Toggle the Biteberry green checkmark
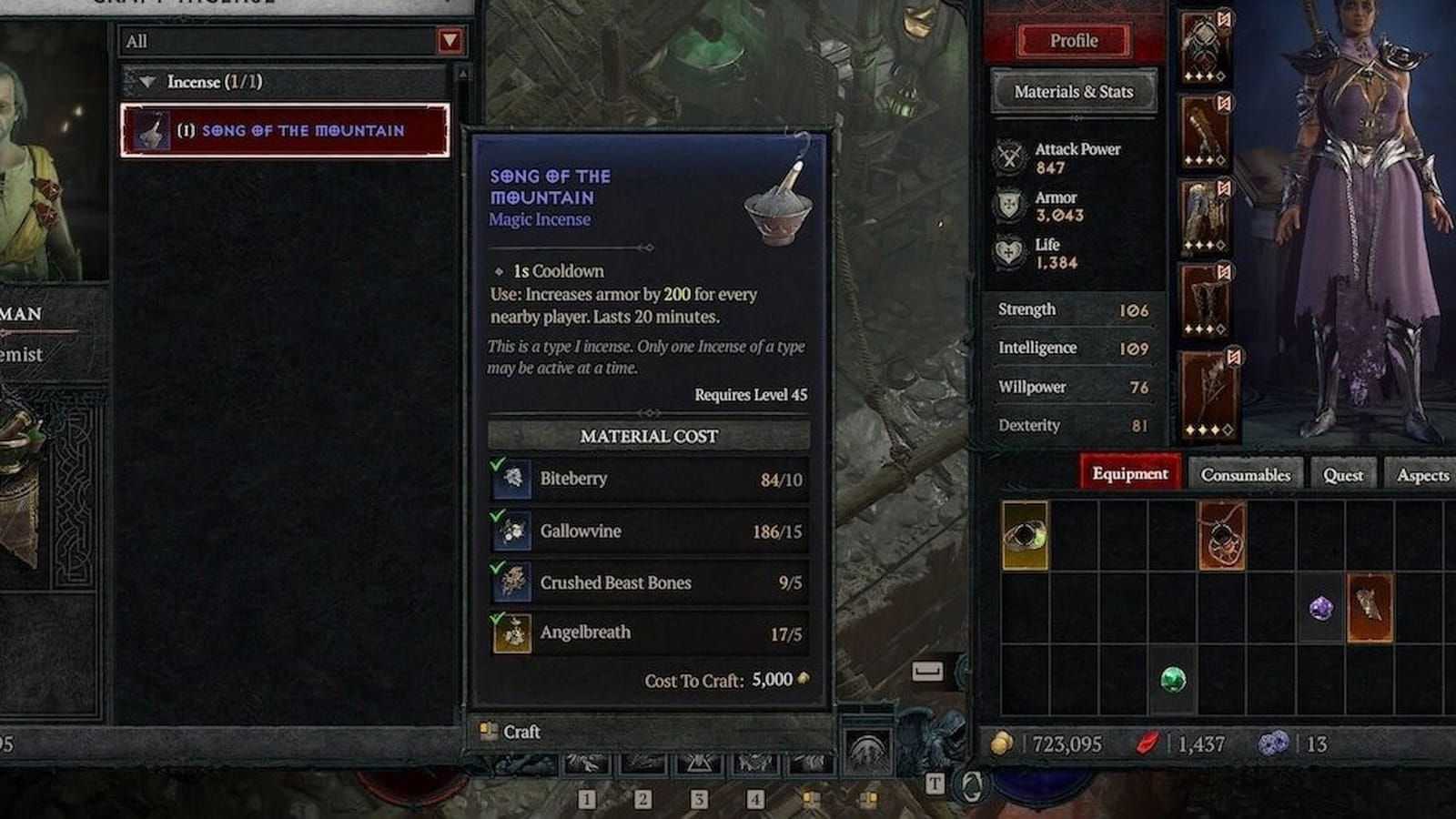The image size is (1456, 819). pos(495,466)
